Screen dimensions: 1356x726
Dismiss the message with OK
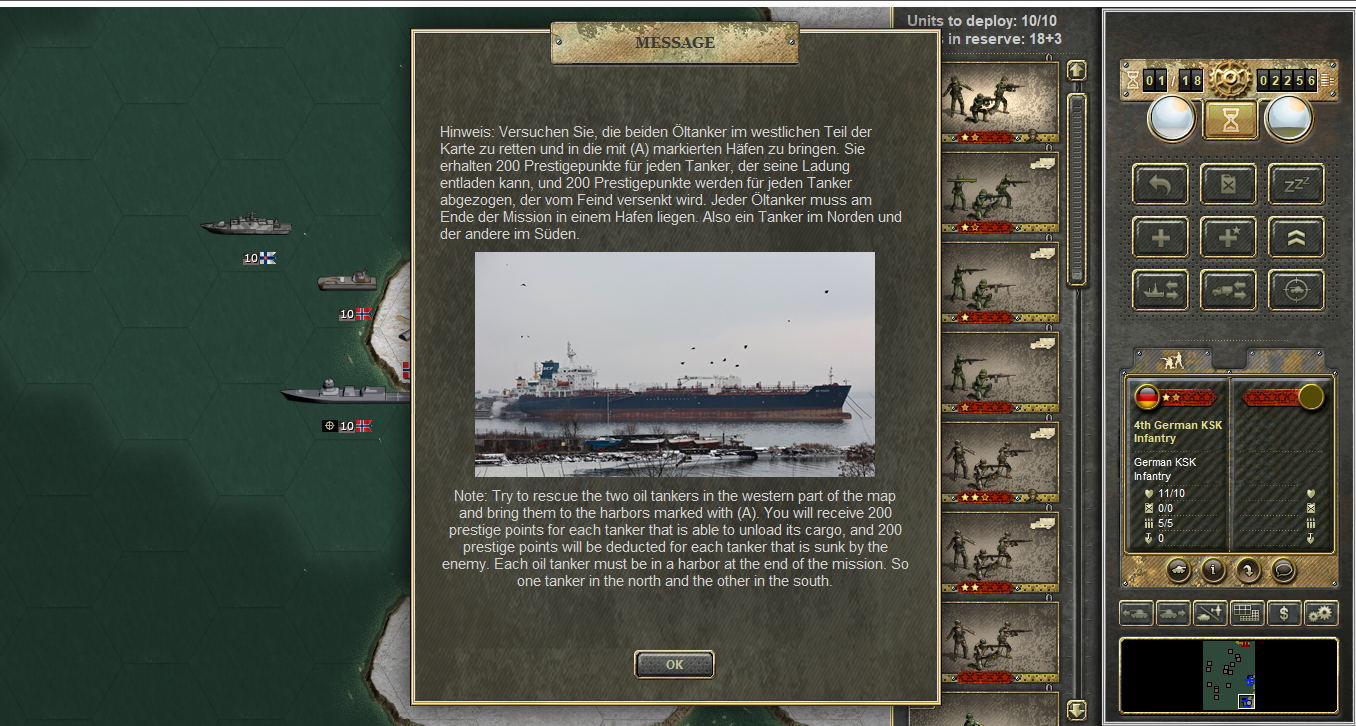point(674,664)
